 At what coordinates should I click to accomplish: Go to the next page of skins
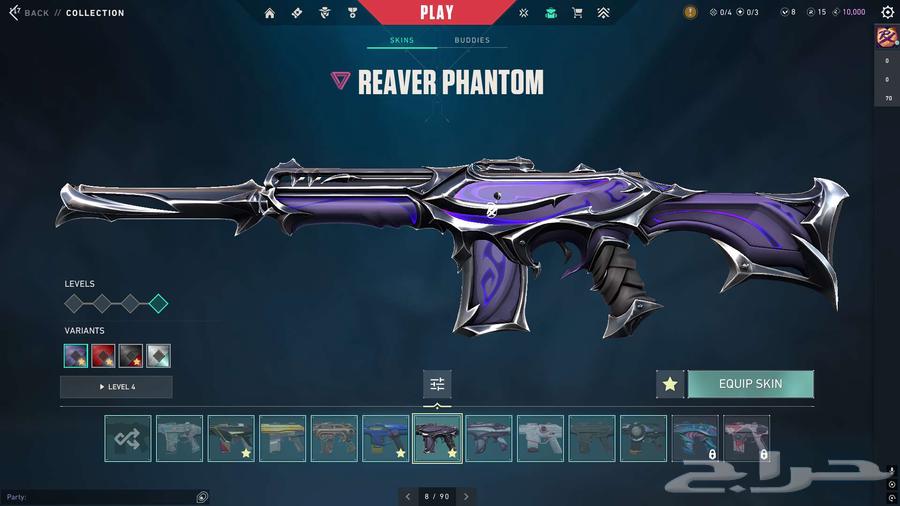[466, 496]
